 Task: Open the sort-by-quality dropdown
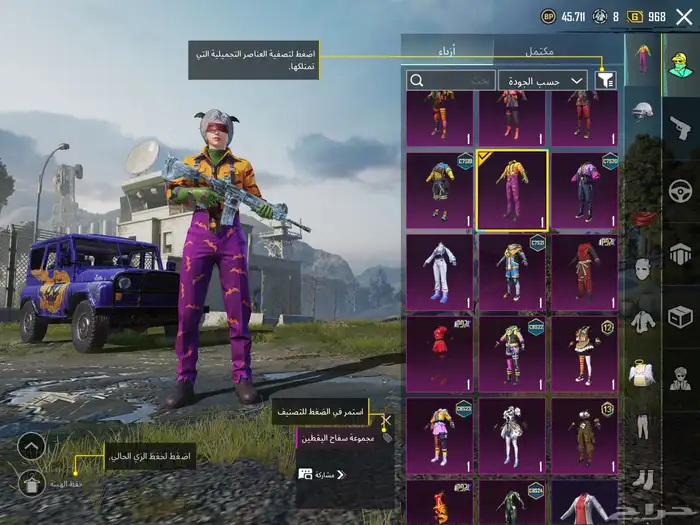click(550, 80)
